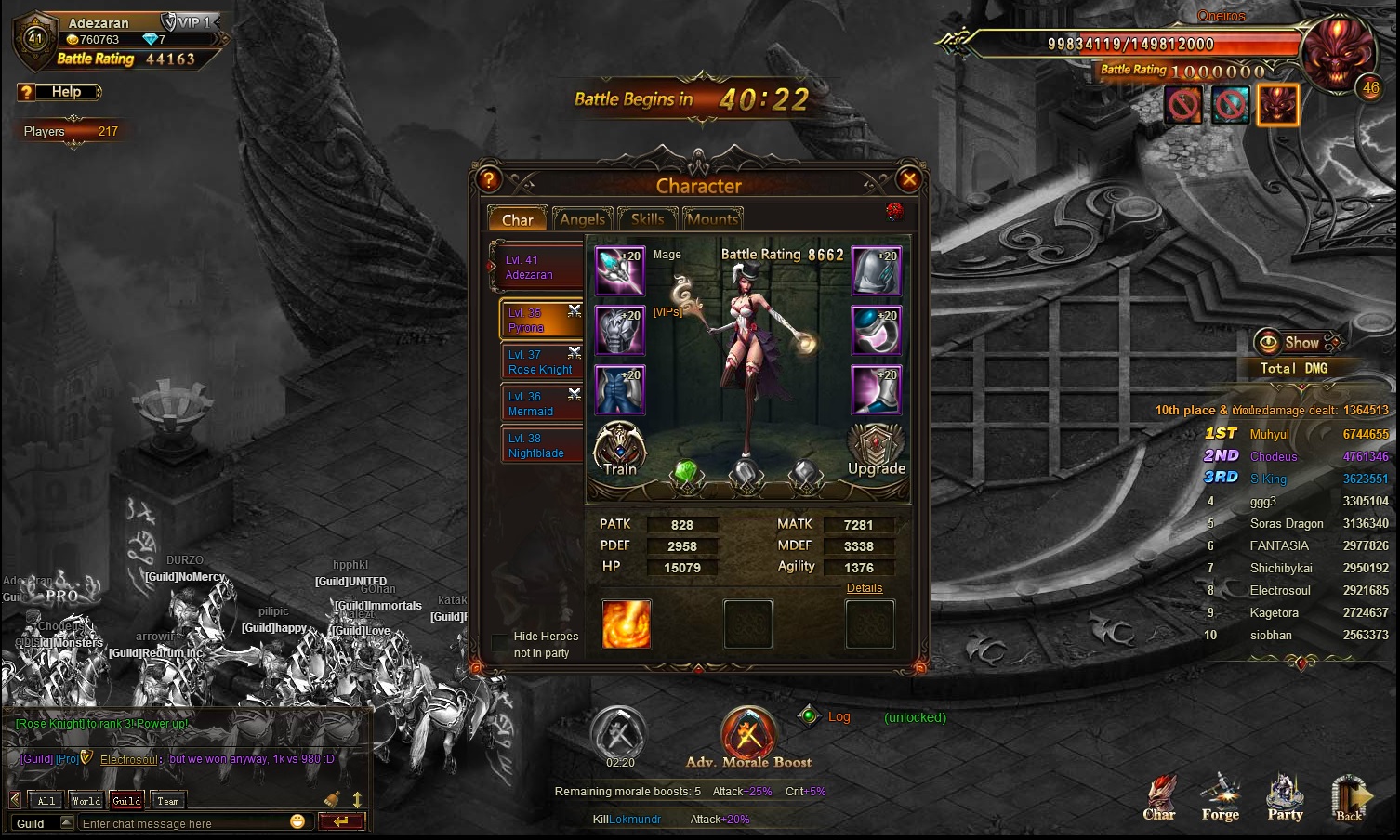This screenshot has height=840, width=1400.
Task: Select the Rose Knight hero
Action: coord(540,362)
